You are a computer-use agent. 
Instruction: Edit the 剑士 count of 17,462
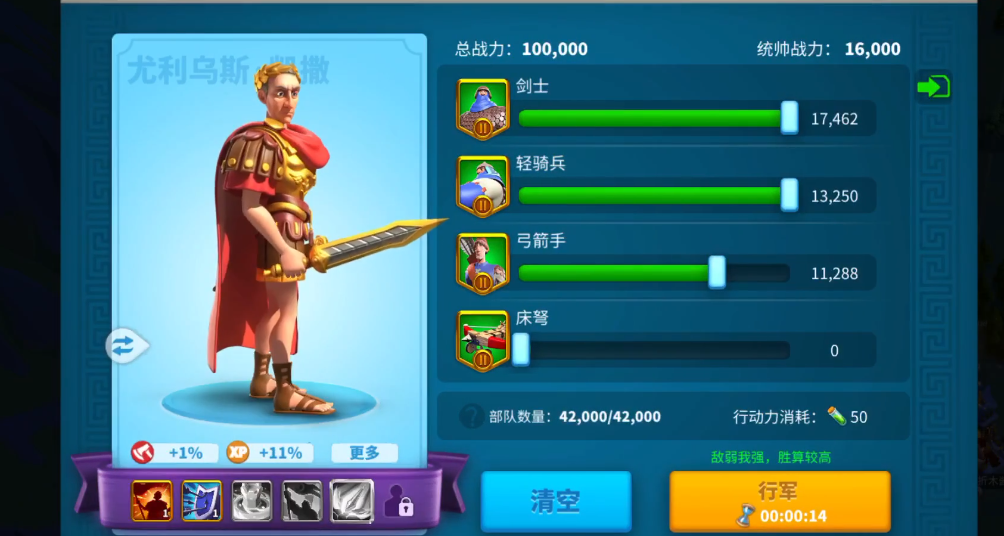(834, 119)
